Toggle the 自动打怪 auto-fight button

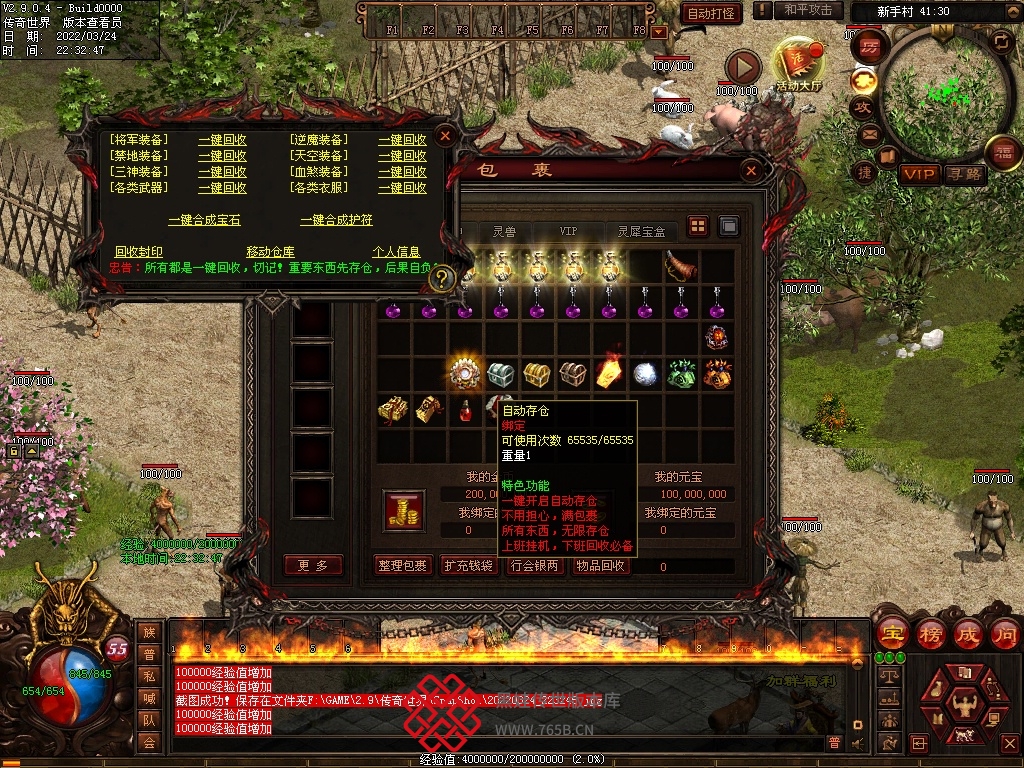click(711, 13)
